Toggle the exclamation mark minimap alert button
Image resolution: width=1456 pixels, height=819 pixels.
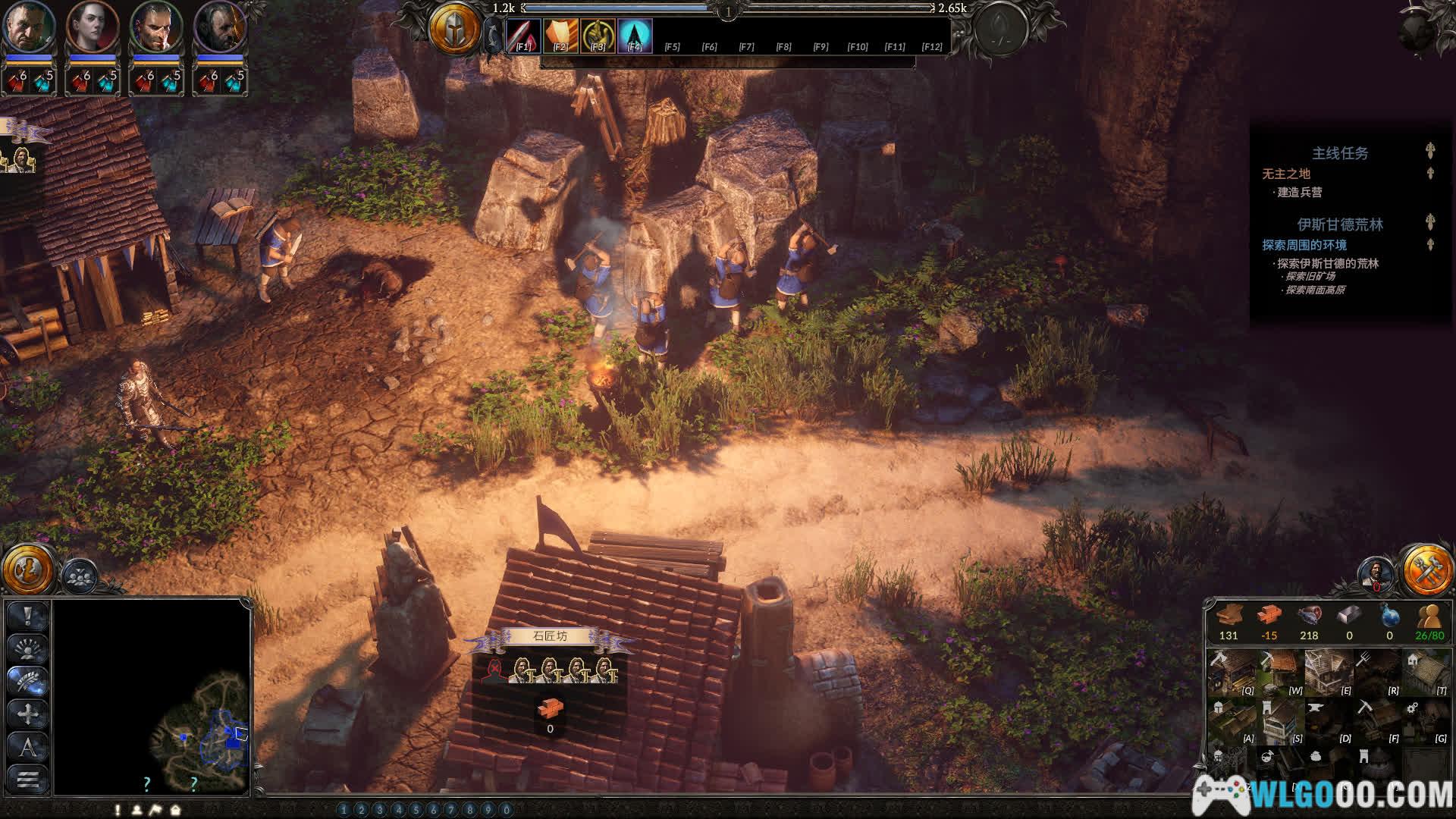[x=28, y=616]
